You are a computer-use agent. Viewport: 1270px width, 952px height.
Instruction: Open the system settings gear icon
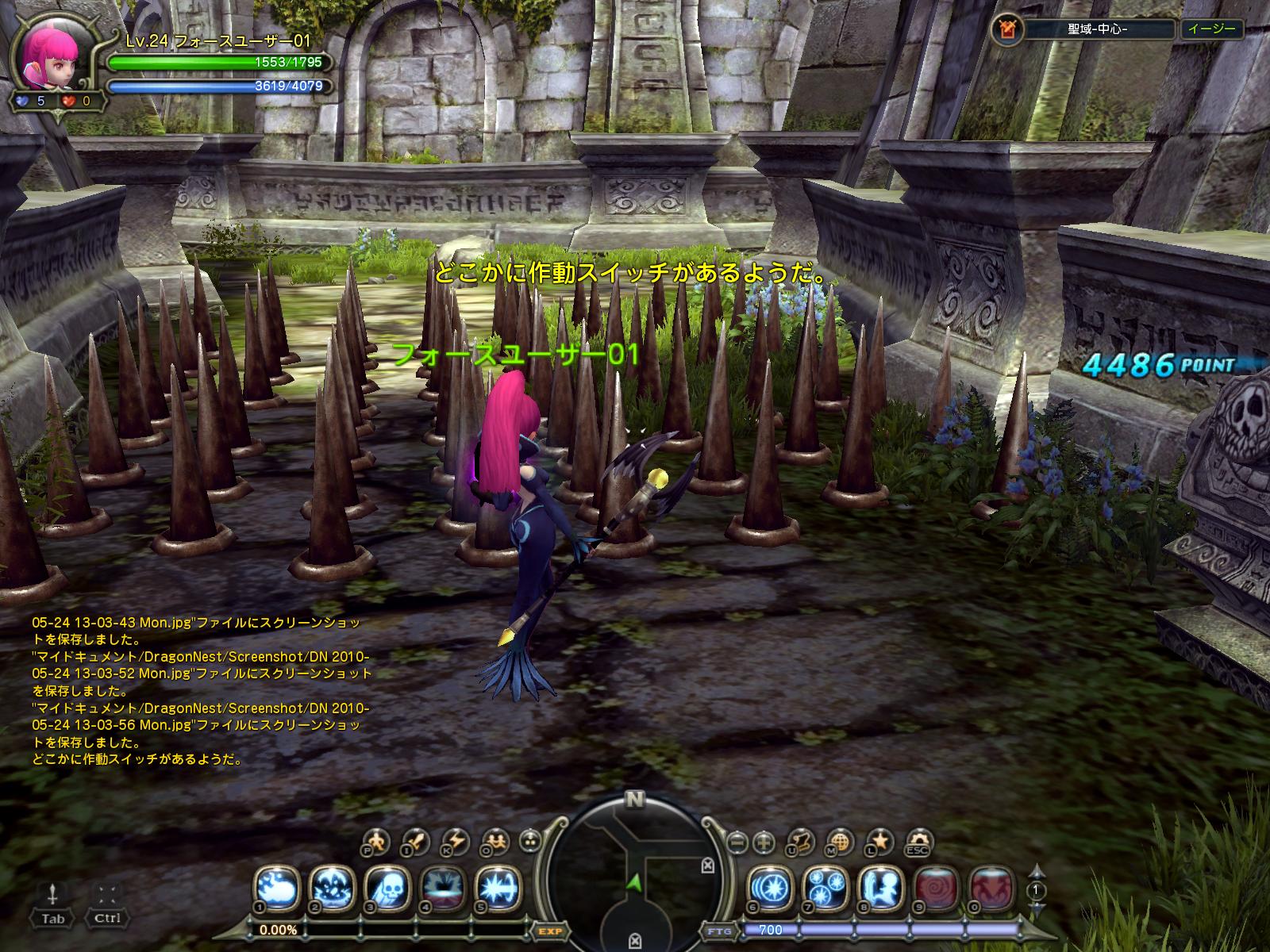coord(919,841)
